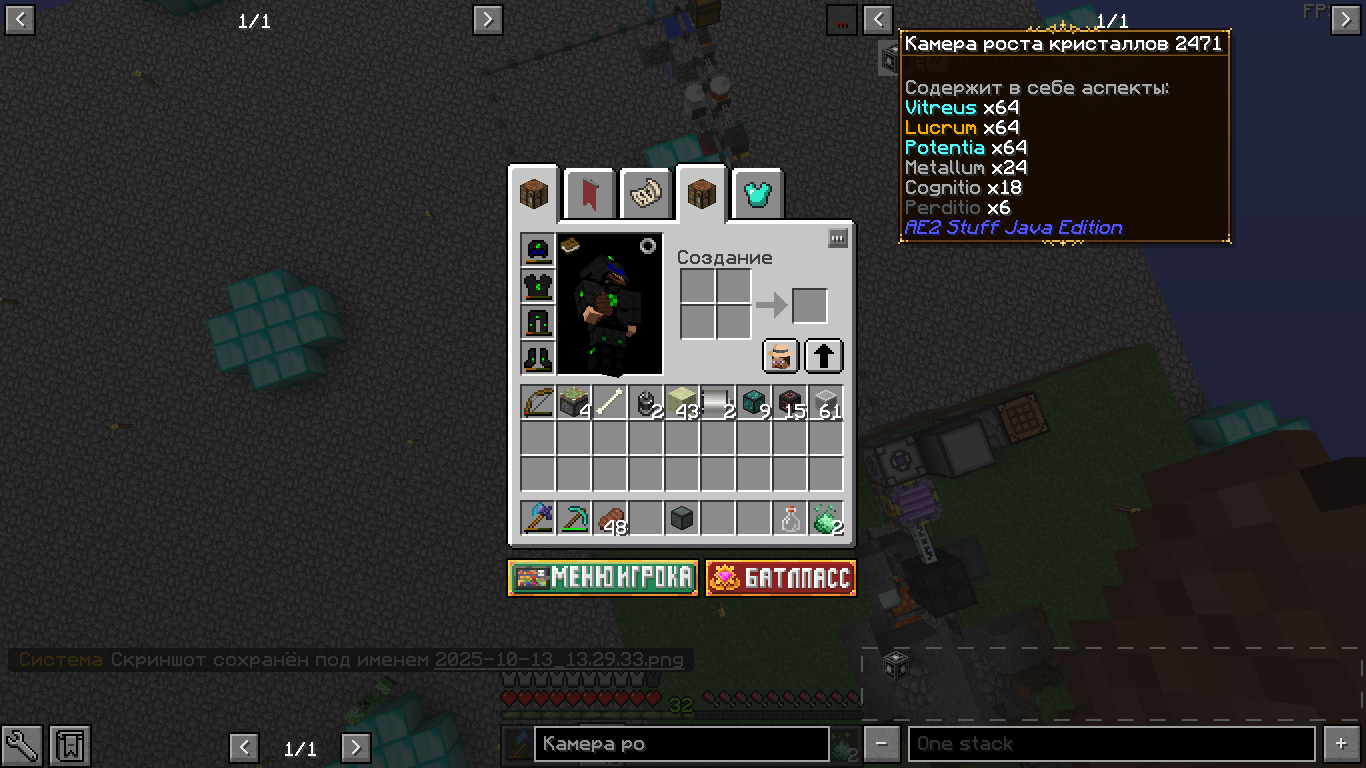Screen dimensions: 1366x768
Task: Select the stack of 43 sandstone-colored blocks
Action: click(682, 403)
